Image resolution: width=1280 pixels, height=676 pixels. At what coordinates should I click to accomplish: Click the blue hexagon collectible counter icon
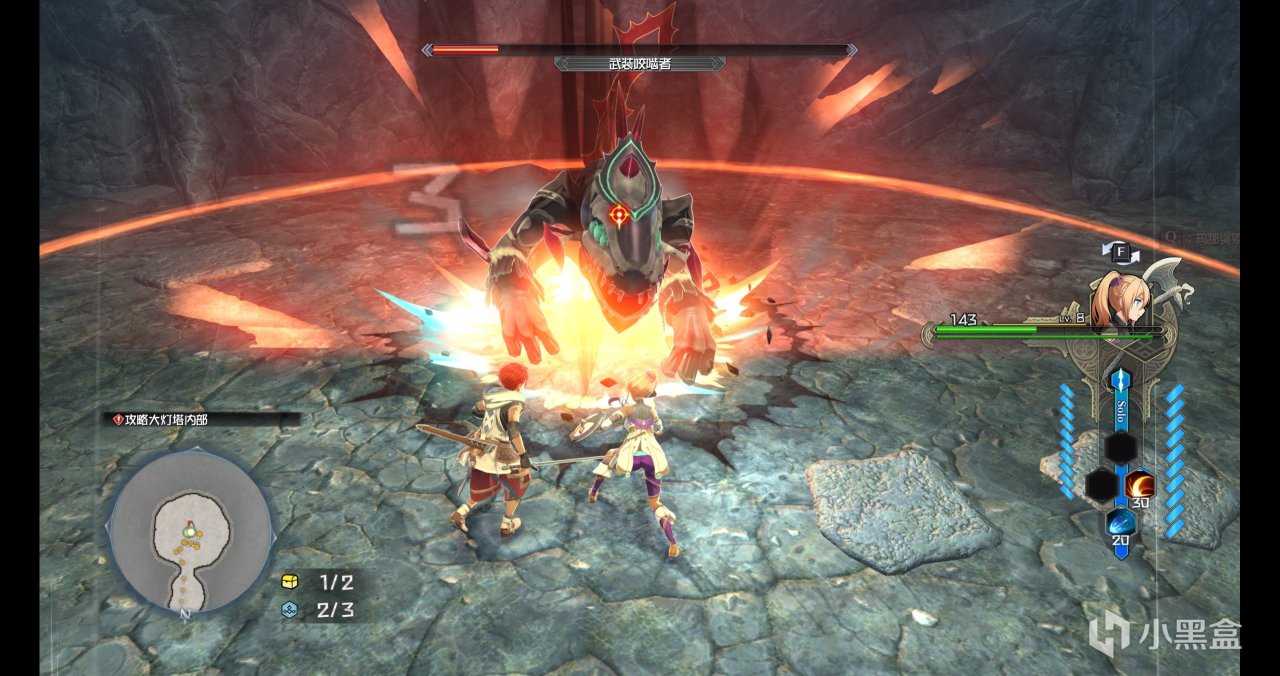click(290, 610)
